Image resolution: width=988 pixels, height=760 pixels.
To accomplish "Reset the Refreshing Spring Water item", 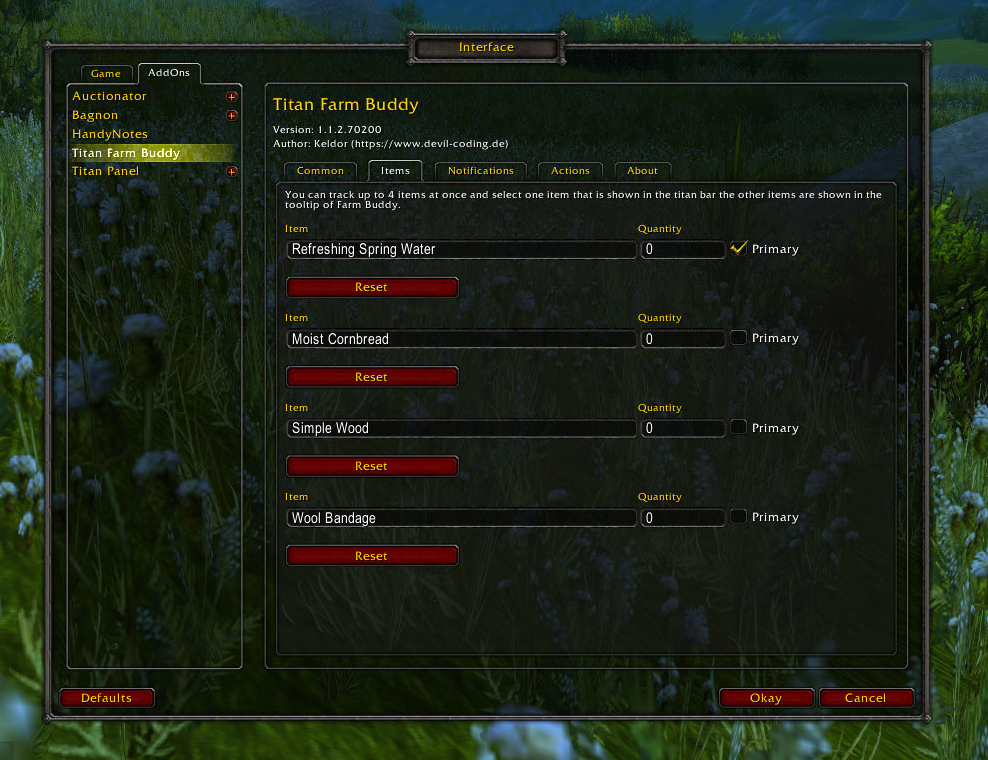I will click(x=372, y=288).
